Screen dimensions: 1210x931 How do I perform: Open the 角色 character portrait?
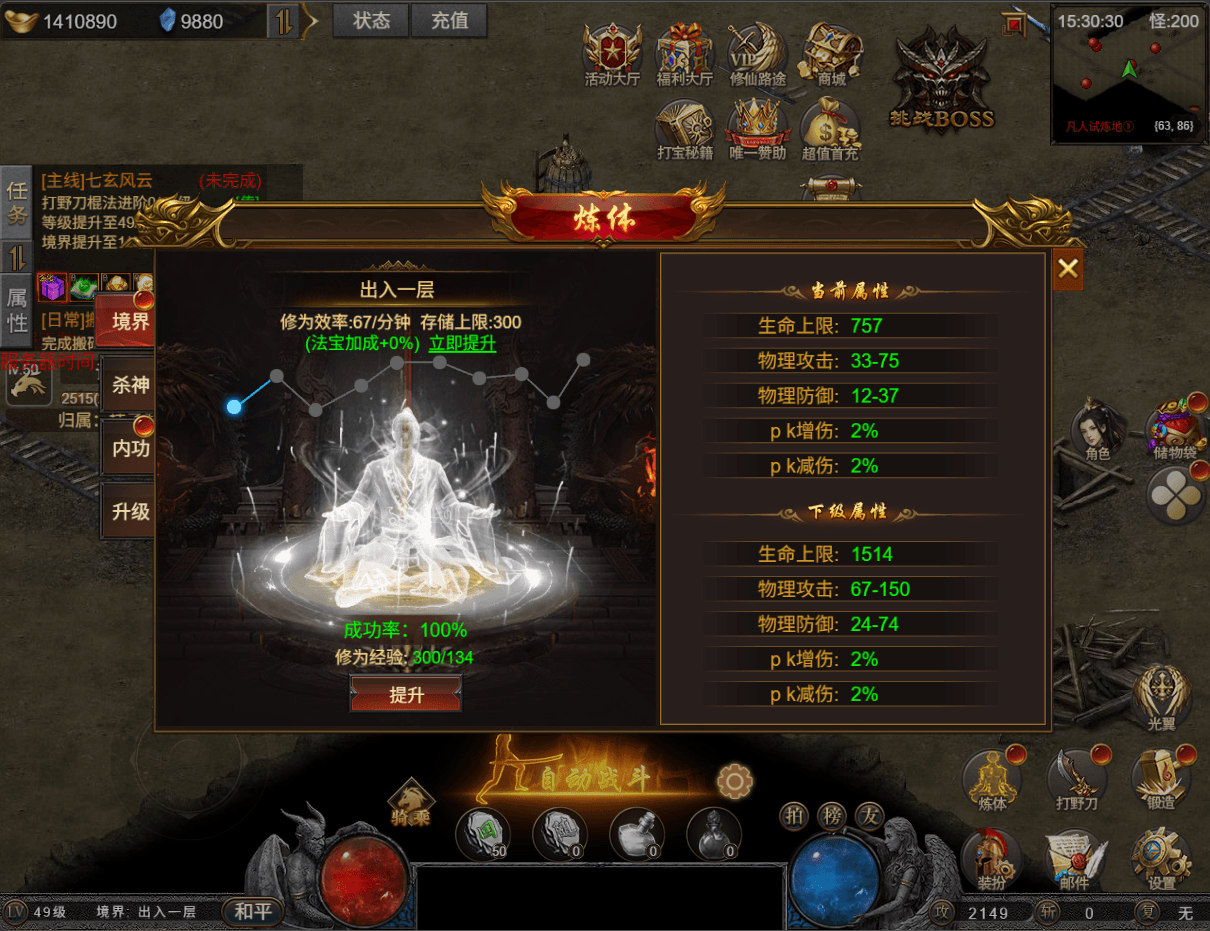[x=1097, y=432]
